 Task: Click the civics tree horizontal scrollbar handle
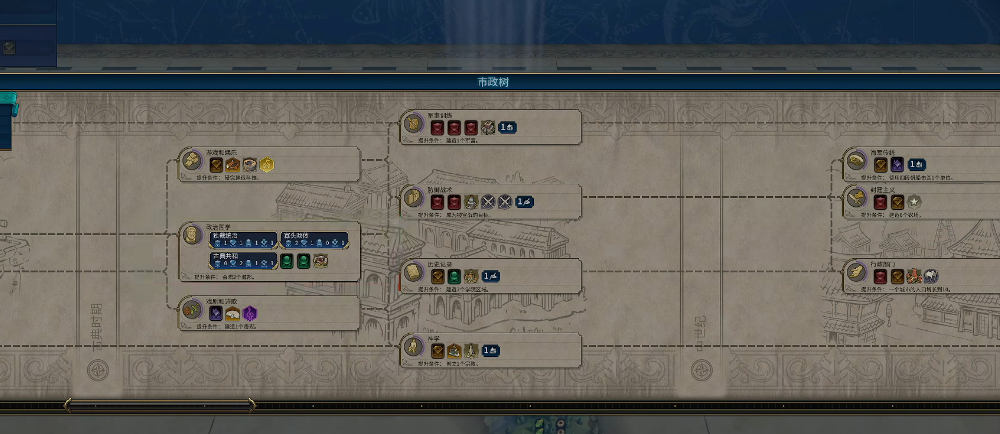[x=160, y=404]
